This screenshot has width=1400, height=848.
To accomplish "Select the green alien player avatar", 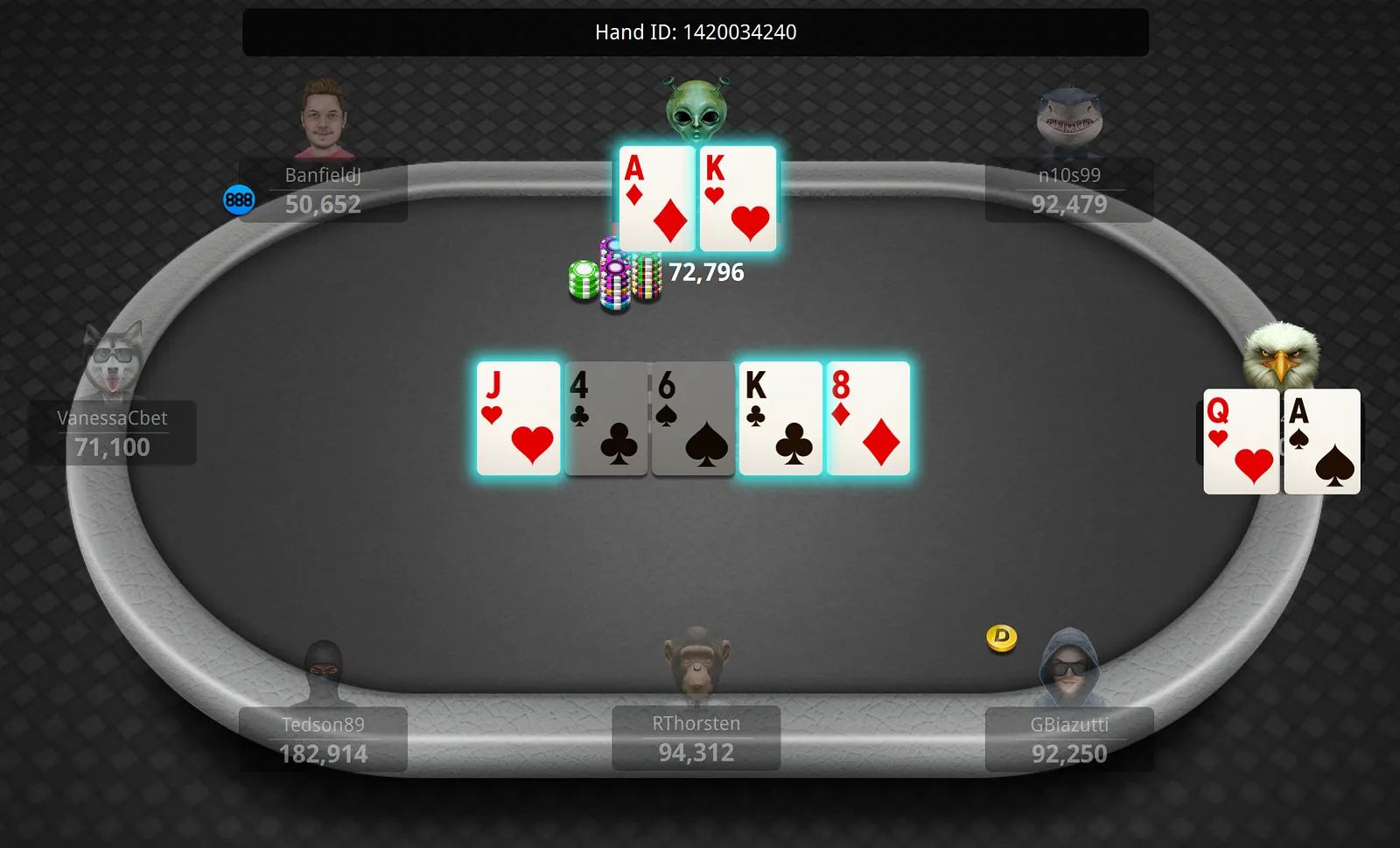I will 696,111.
